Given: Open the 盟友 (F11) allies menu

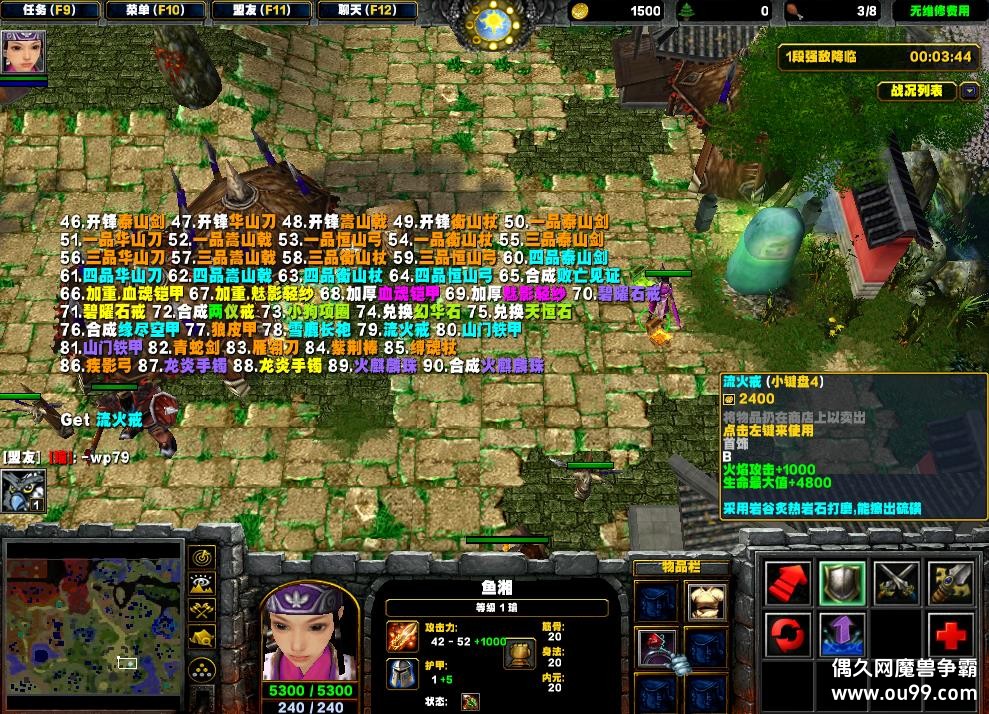Looking at the screenshot, I should tap(263, 11).
